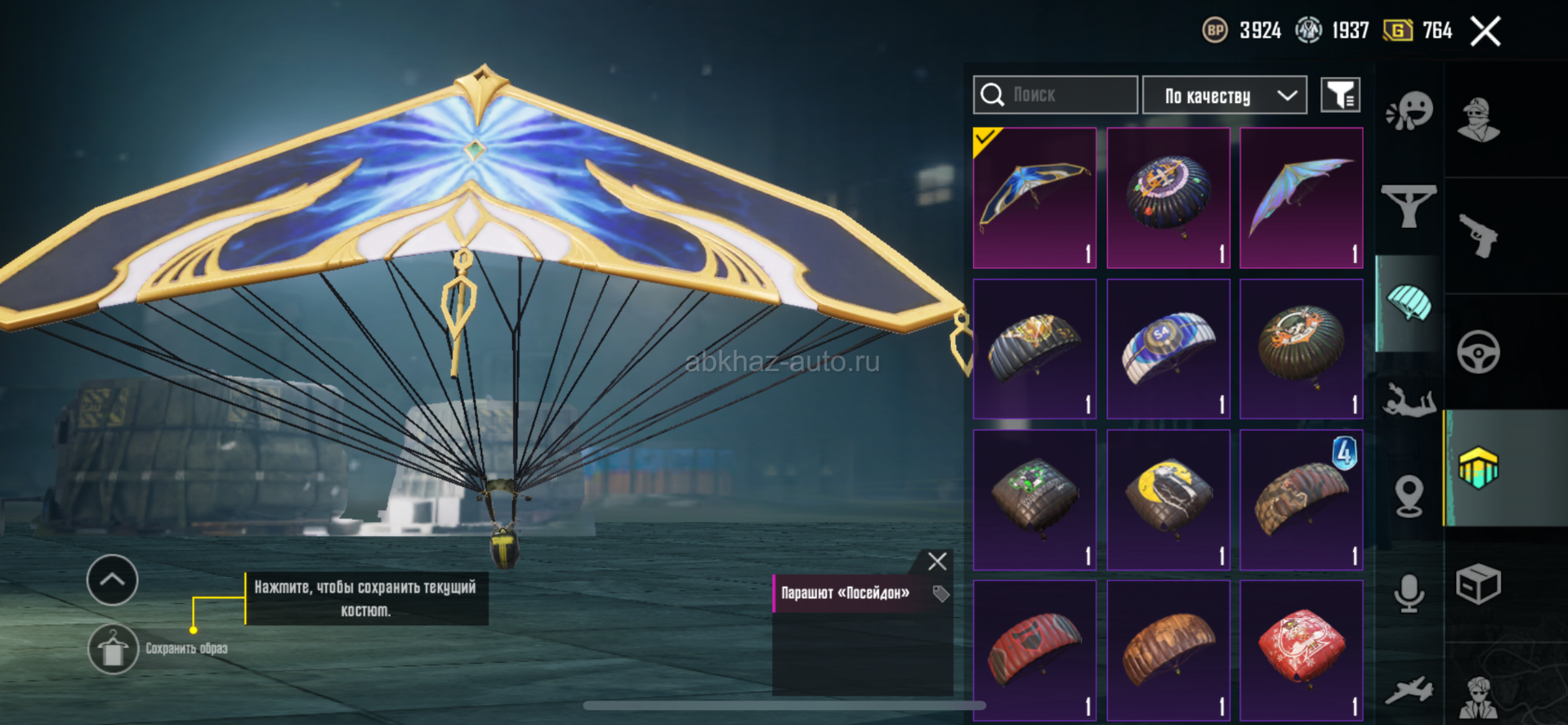Select the parachute tile with the 4 badge
Screen dimensions: 1568x725
click(1301, 500)
